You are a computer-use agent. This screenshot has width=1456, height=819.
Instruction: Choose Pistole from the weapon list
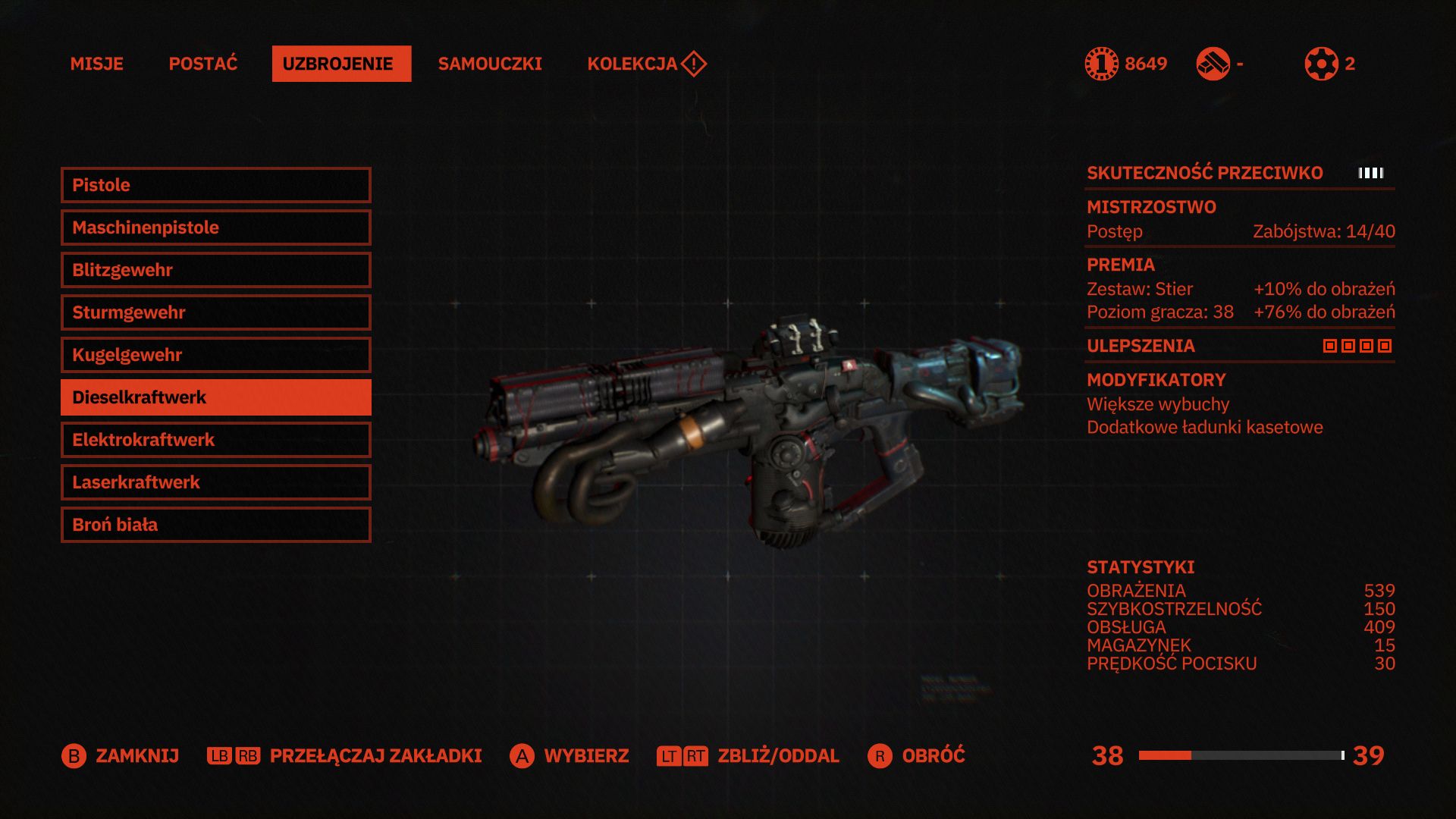[x=215, y=185]
